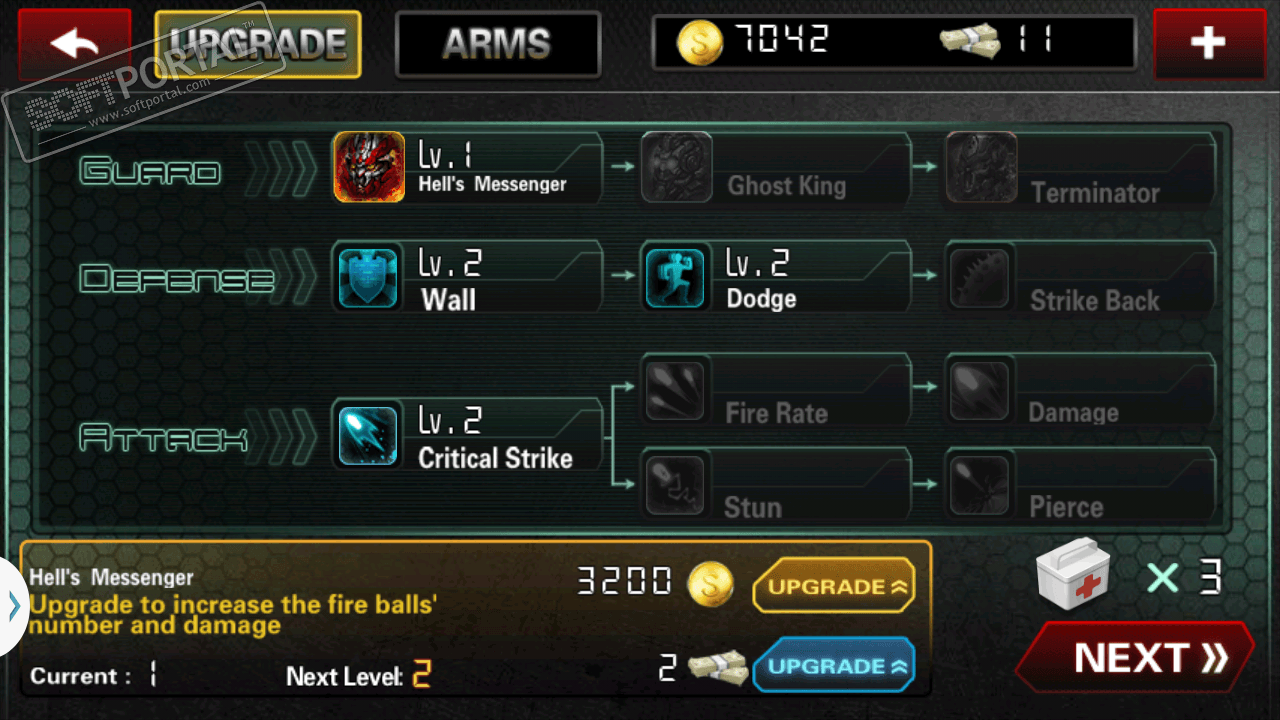Choose the locked Ghost King guard
Image resolution: width=1280 pixels, height=720 pixels.
775,168
